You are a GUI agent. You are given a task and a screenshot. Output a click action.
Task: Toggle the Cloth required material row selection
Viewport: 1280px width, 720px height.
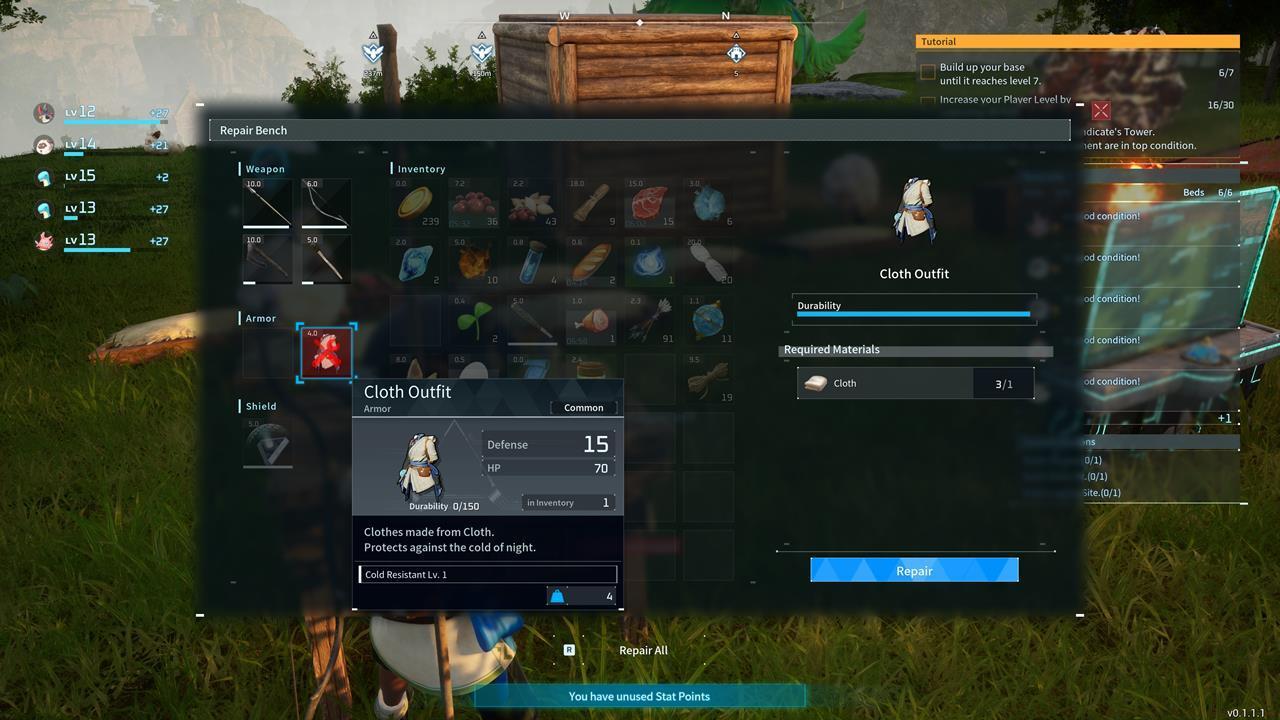[x=914, y=383]
